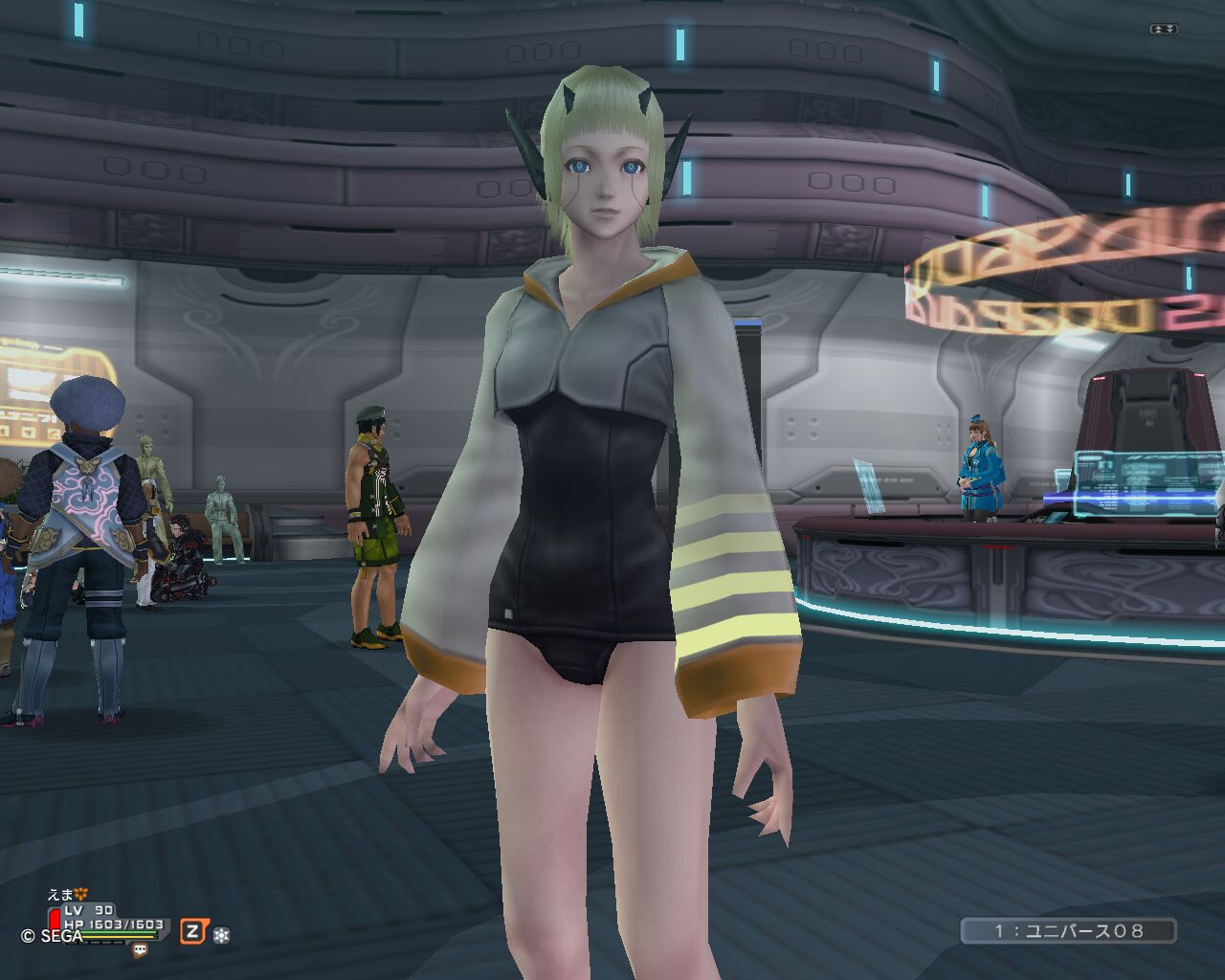Click the up/down arrows network indicator
Image resolution: width=1225 pixels, height=980 pixels.
click(1164, 30)
